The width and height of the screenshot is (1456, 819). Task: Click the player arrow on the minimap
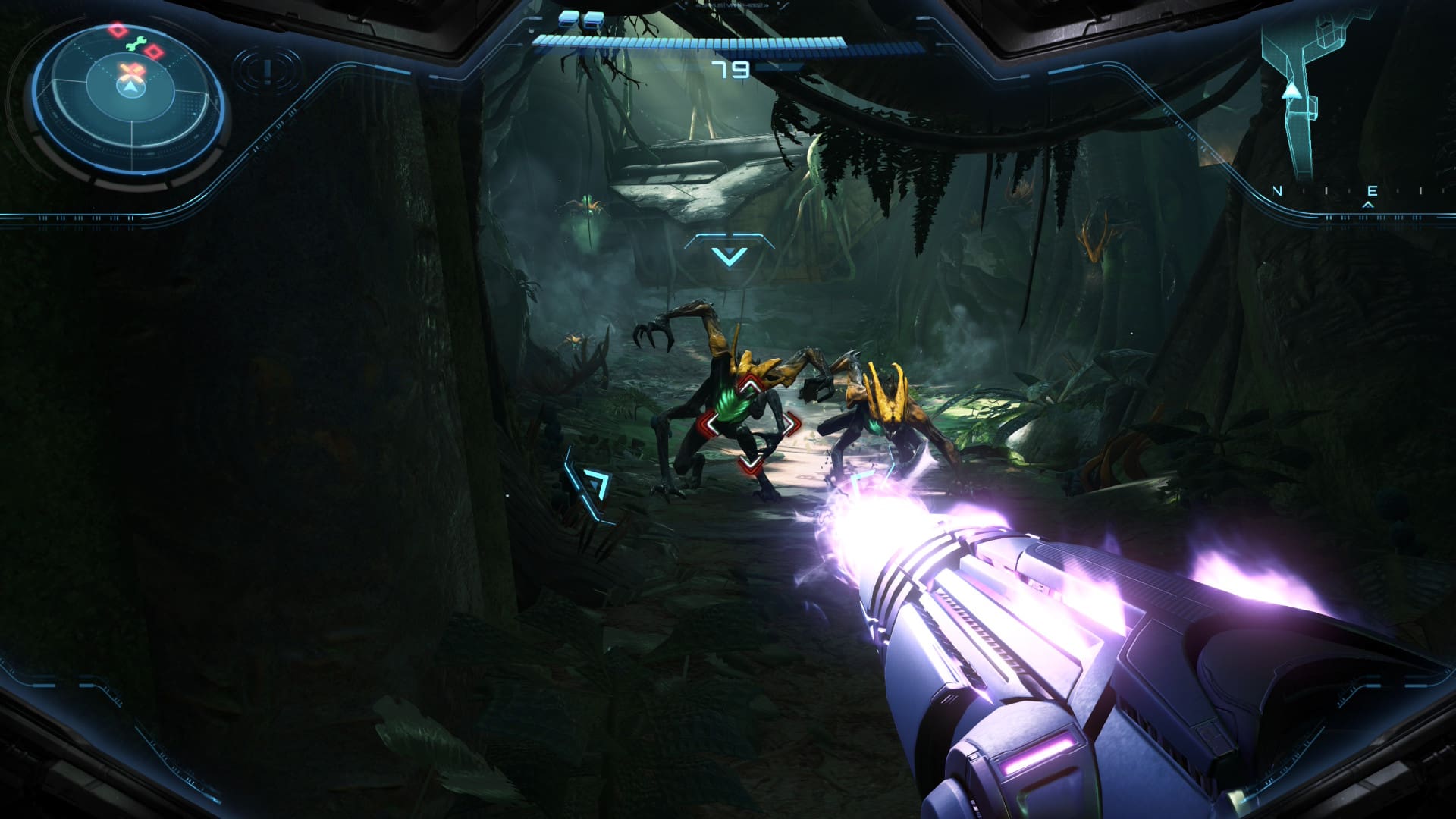coord(1290,92)
